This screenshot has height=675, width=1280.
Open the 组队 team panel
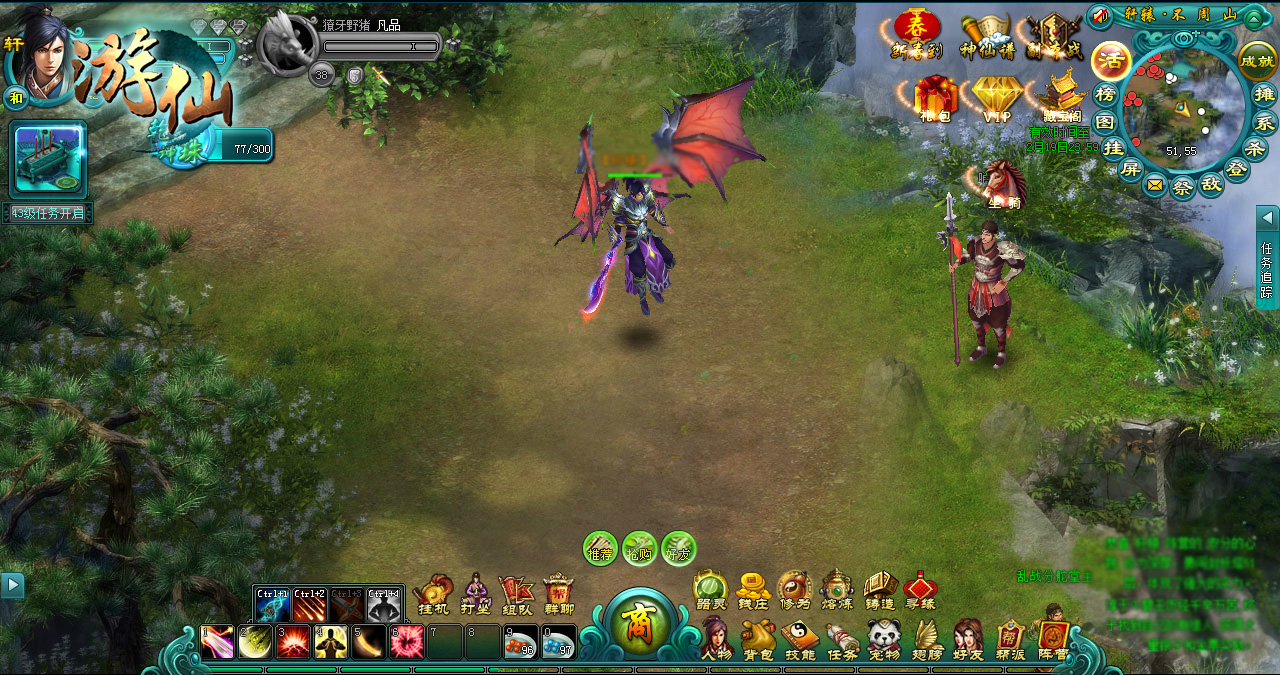(x=516, y=594)
